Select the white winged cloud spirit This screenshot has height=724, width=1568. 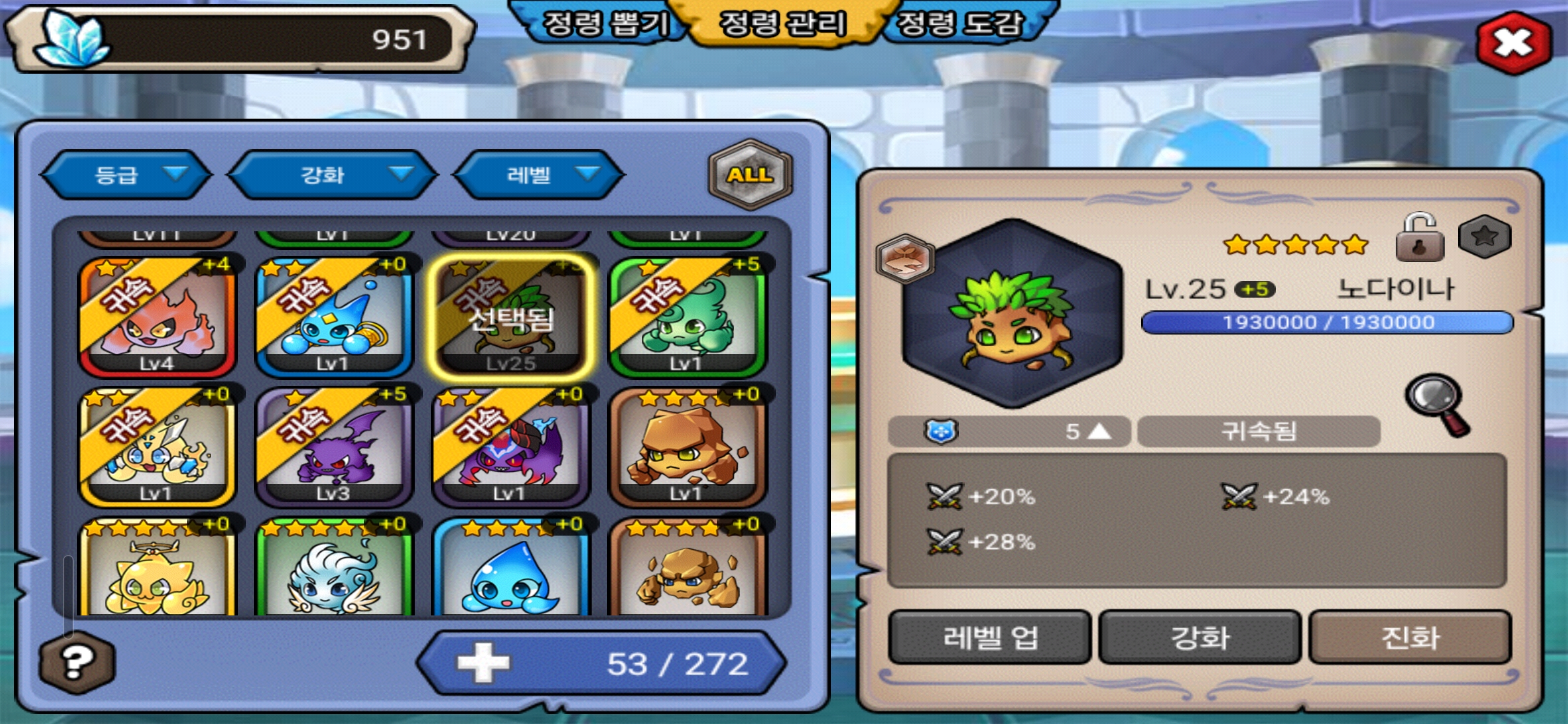click(334, 568)
